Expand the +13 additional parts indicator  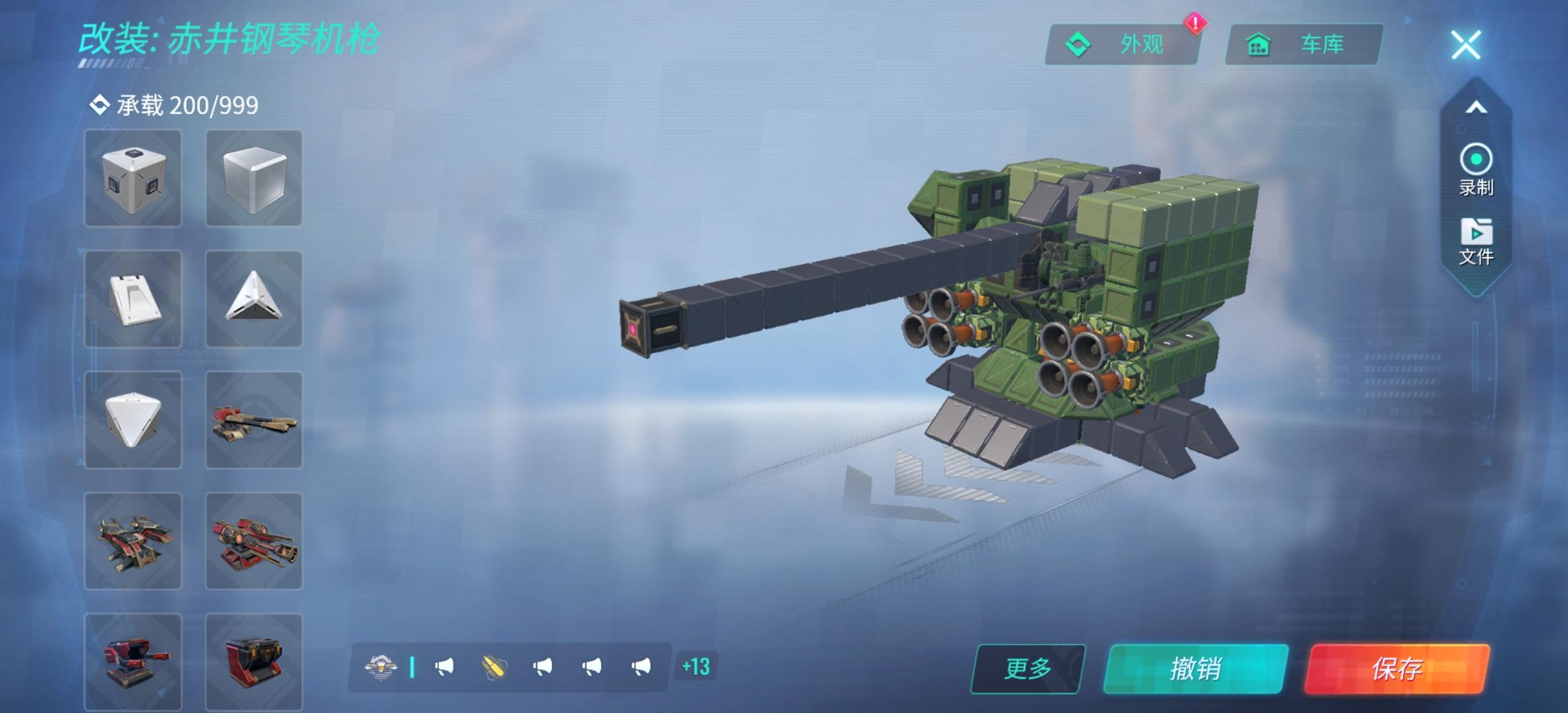[x=696, y=667]
